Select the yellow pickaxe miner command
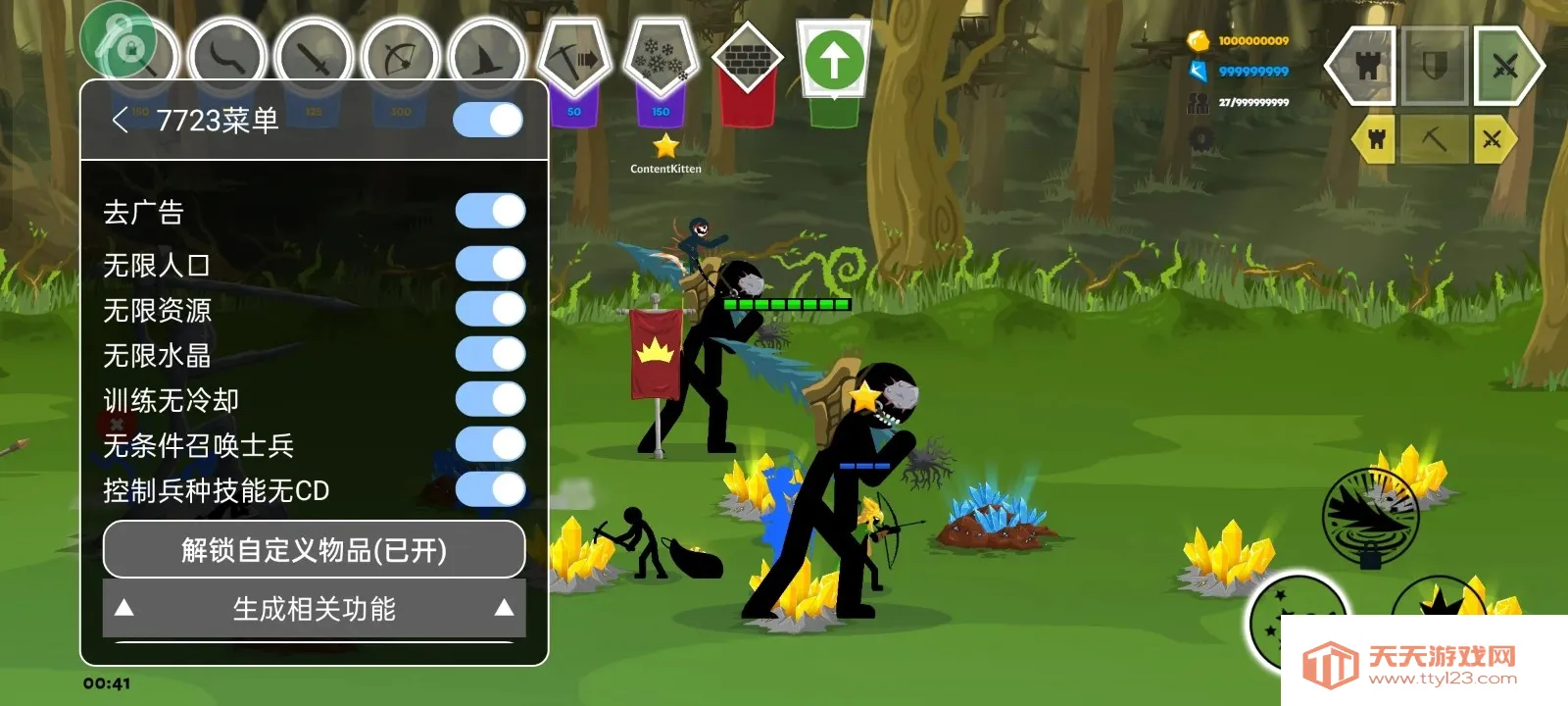This screenshot has height=706, width=1568. (x=1434, y=139)
